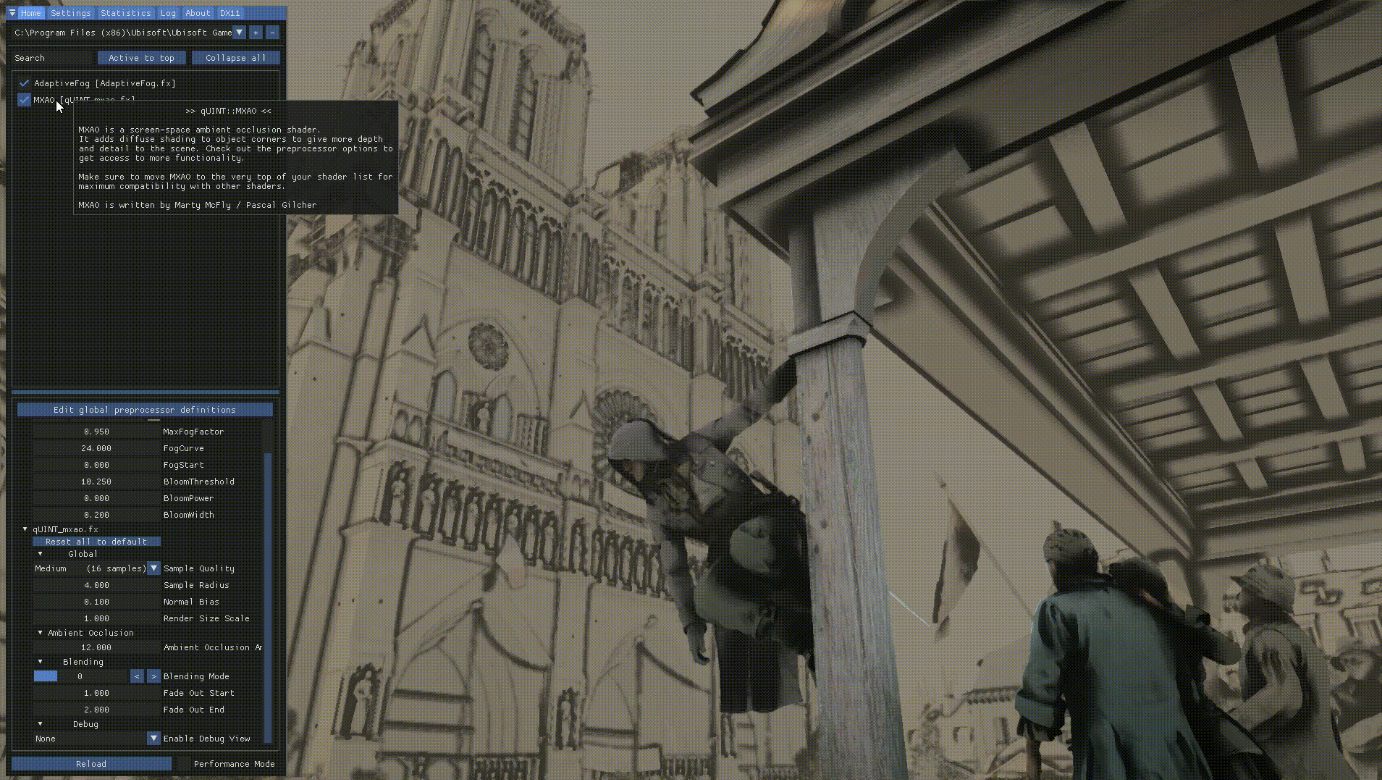This screenshot has height=780, width=1382.
Task: Click the minus icon next to the effect path
Action: click(x=273, y=32)
